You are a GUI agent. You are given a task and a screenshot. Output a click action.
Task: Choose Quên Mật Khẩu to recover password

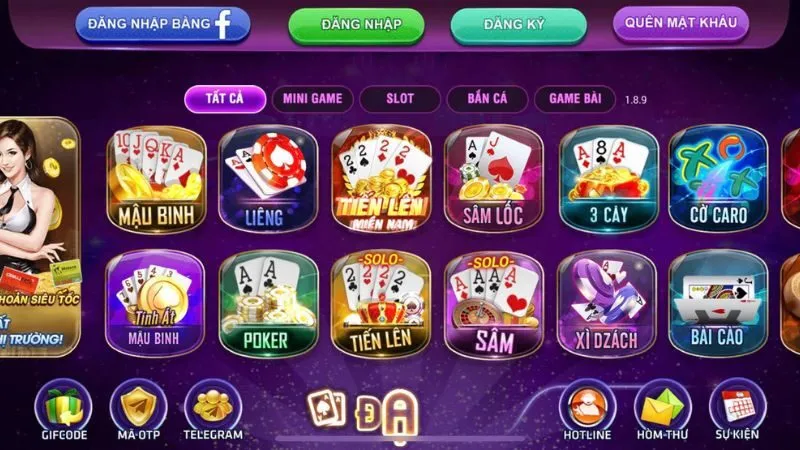680,22
